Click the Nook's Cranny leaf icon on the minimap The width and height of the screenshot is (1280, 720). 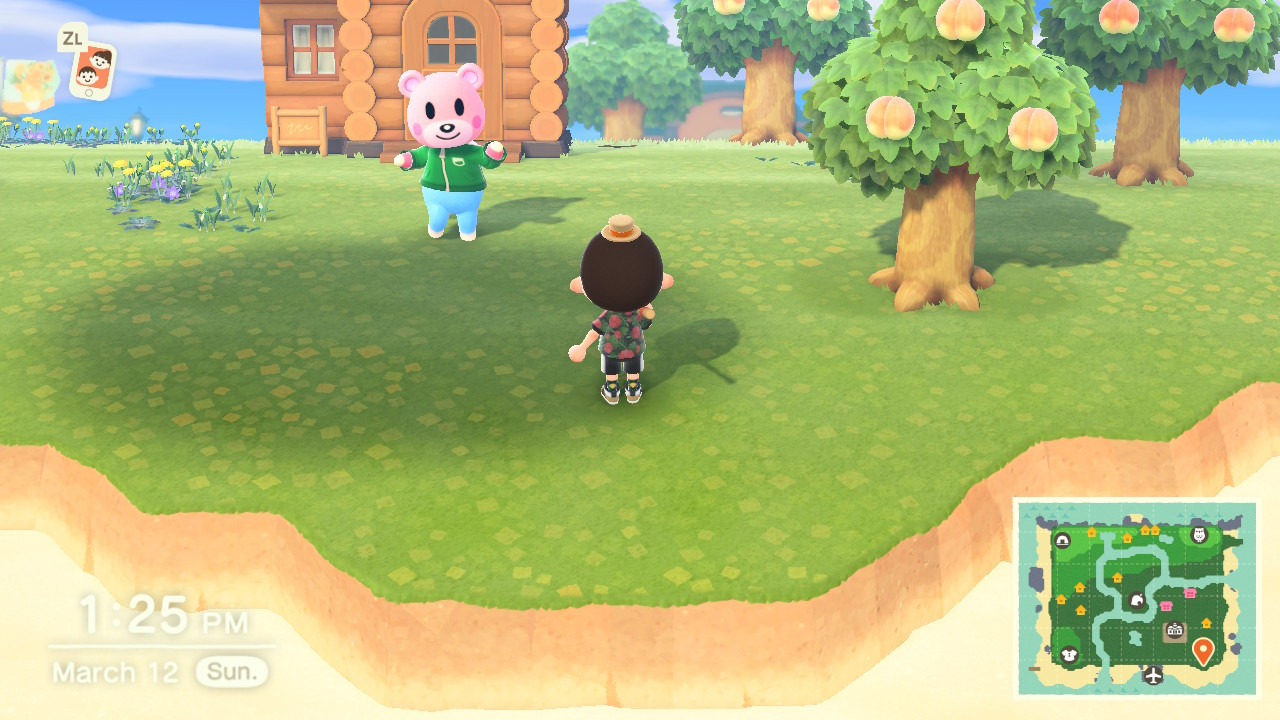1136,600
